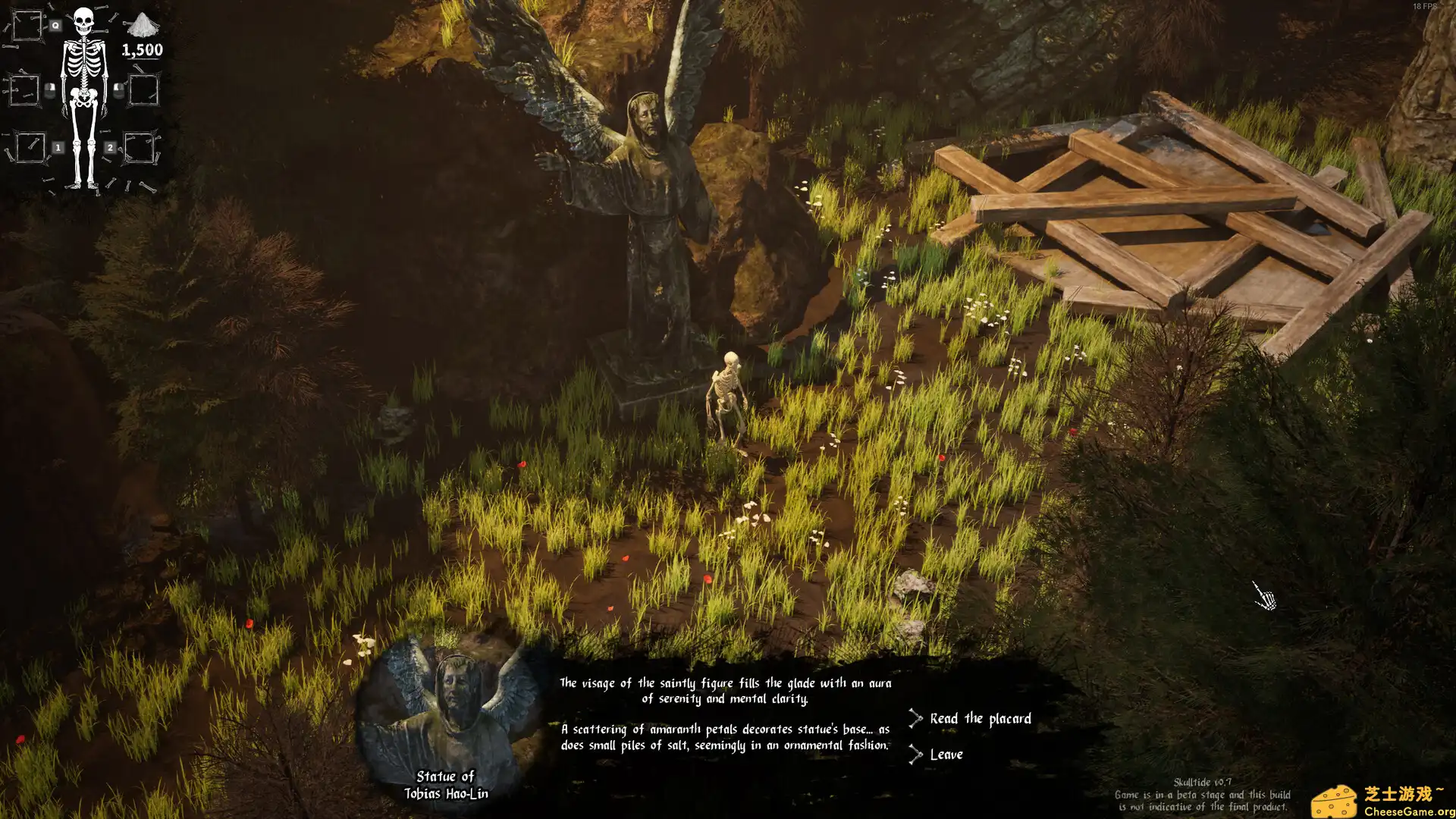Click the 1,500 salt counter
The width and height of the screenshot is (1456, 819).
point(143,50)
